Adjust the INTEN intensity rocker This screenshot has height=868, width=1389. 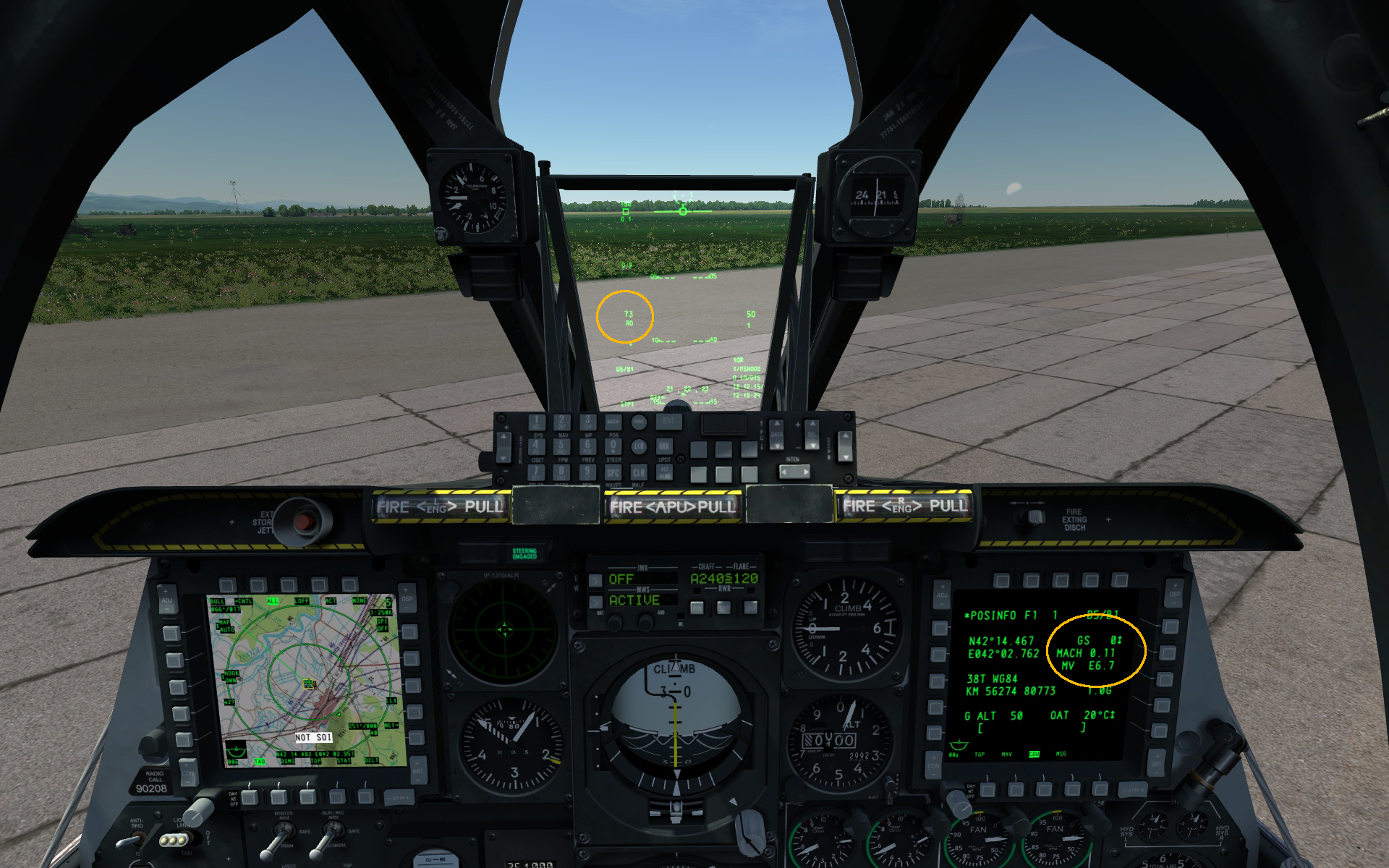click(x=795, y=472)
